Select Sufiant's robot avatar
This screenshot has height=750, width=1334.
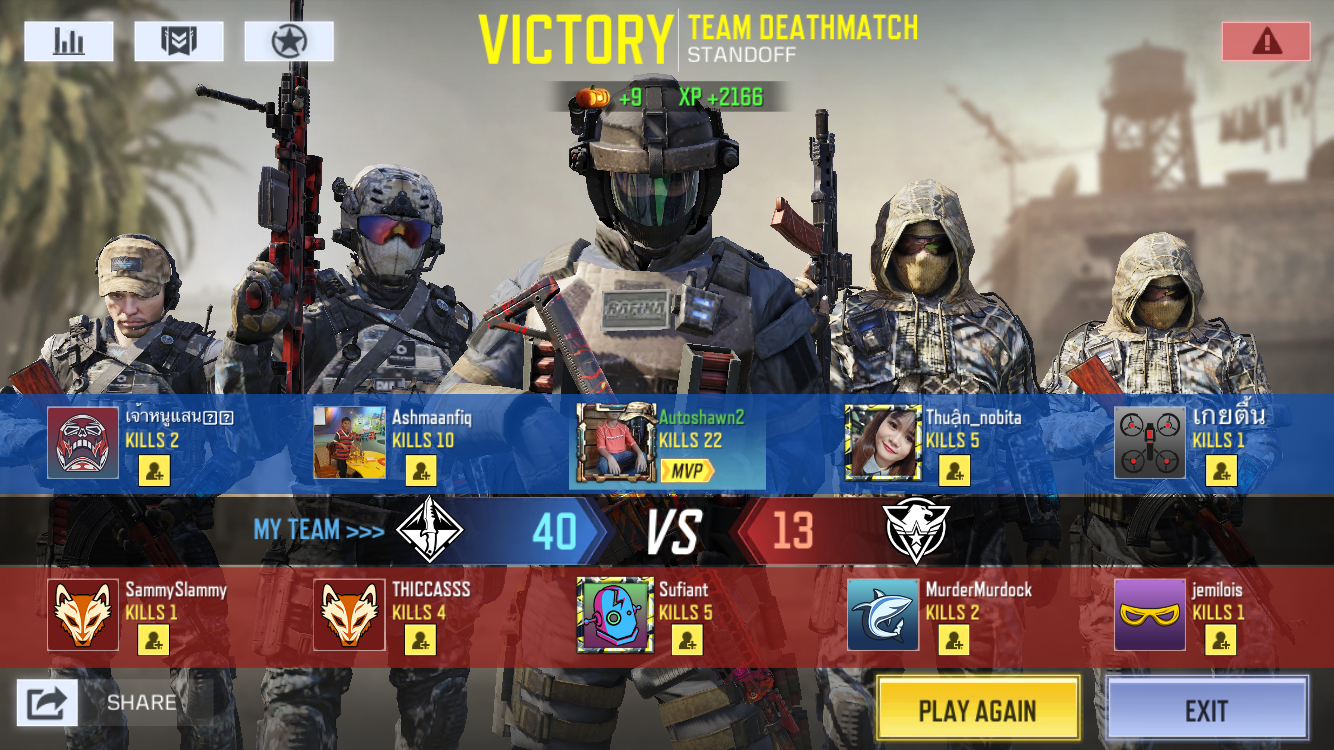[615, 614]
